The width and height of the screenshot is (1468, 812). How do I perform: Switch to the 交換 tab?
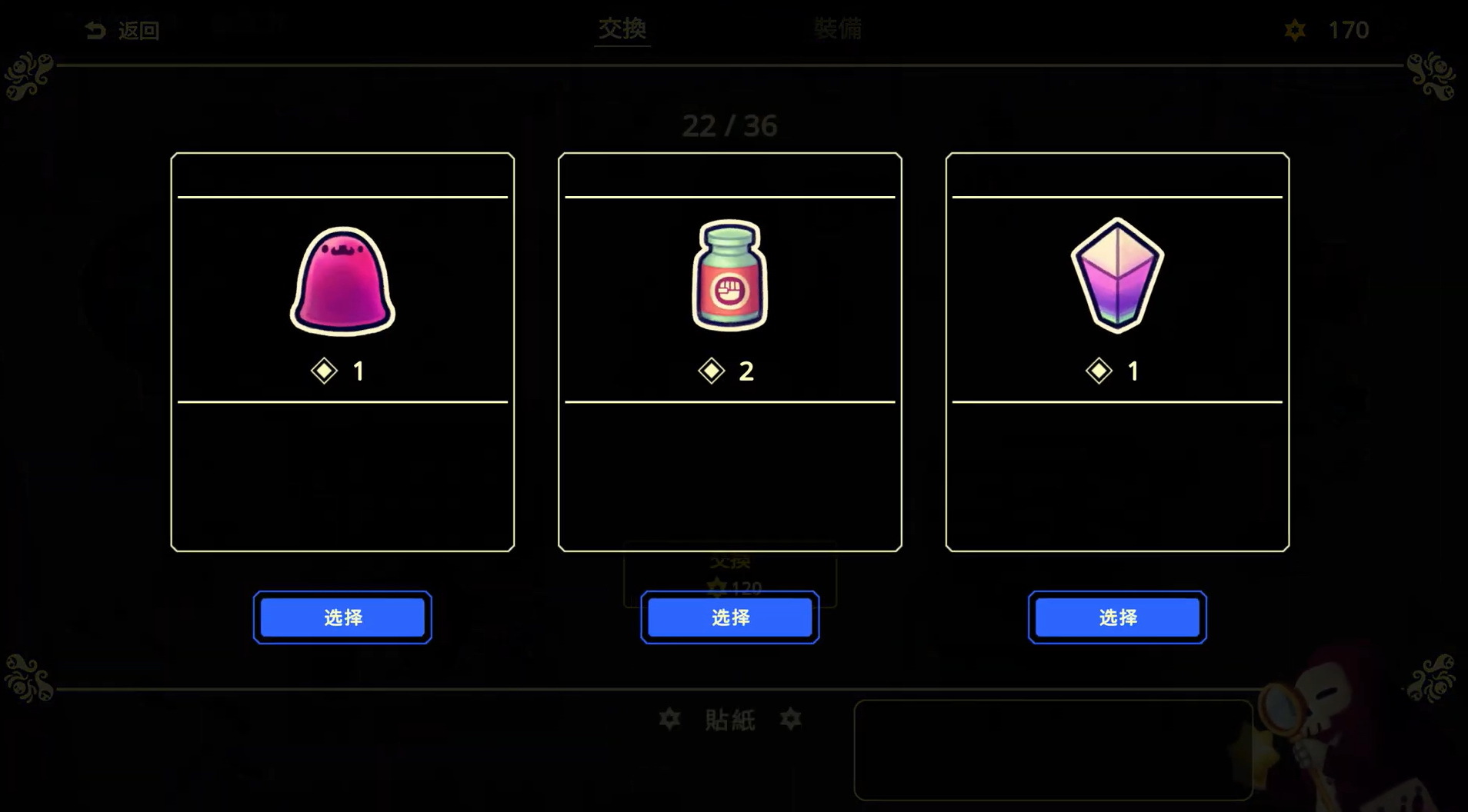click(622, 29)
